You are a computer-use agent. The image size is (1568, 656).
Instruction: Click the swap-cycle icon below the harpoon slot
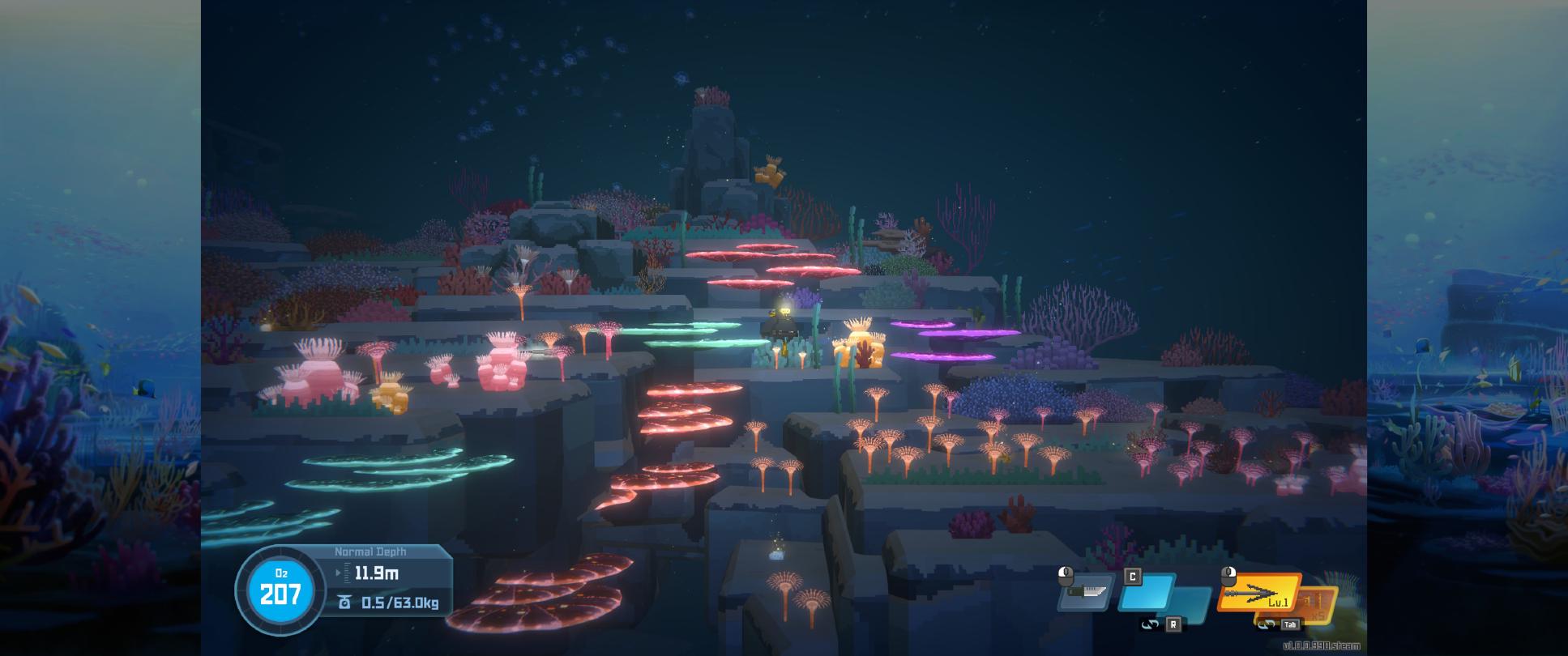[x=1267, y=624]
